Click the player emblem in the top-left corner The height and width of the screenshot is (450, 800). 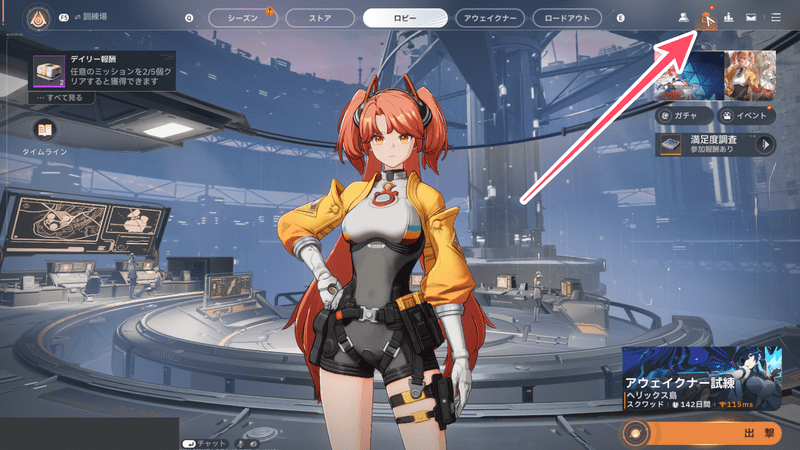tap(36, 18)
